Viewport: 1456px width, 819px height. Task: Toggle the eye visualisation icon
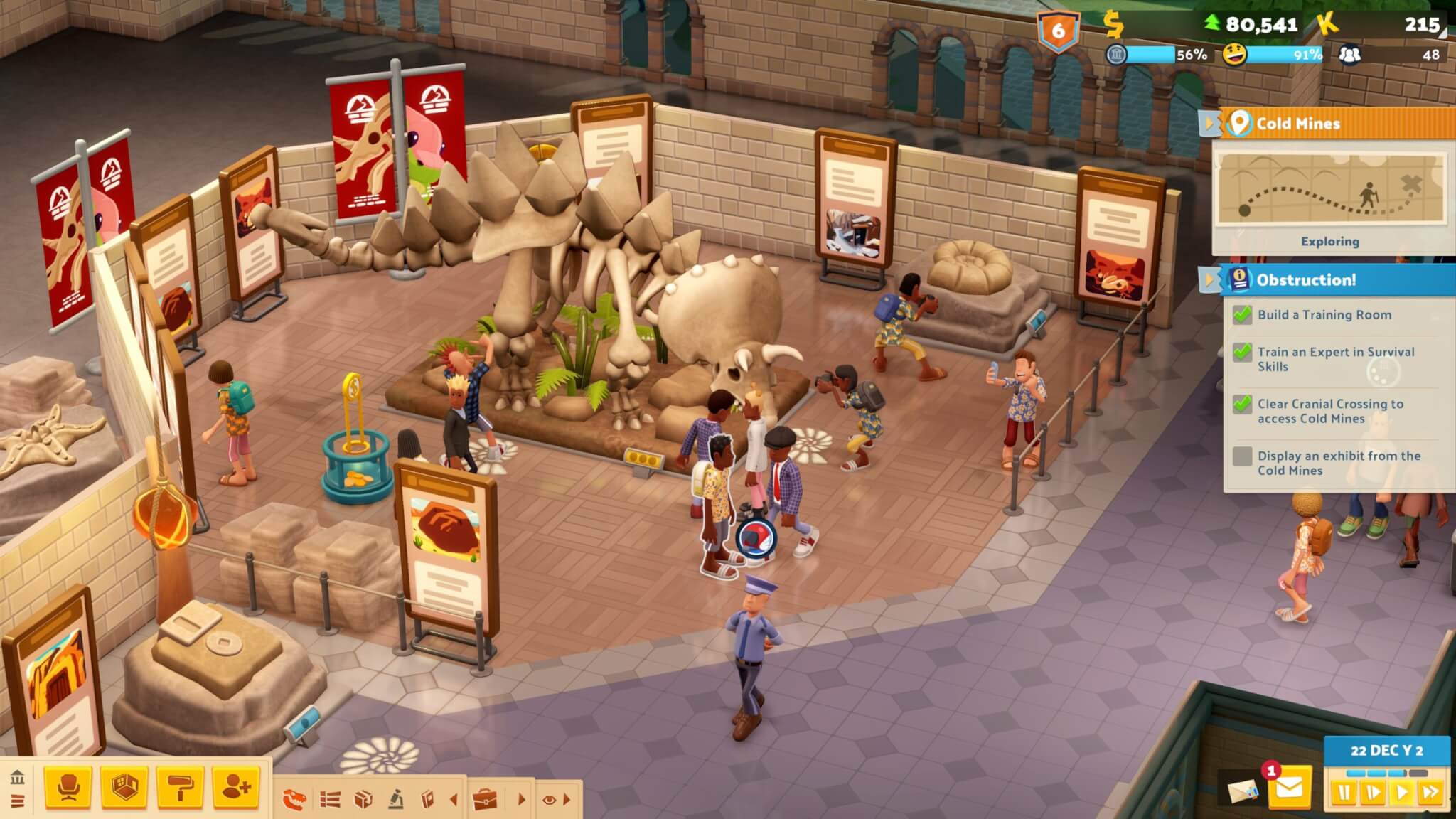point(549,800)
